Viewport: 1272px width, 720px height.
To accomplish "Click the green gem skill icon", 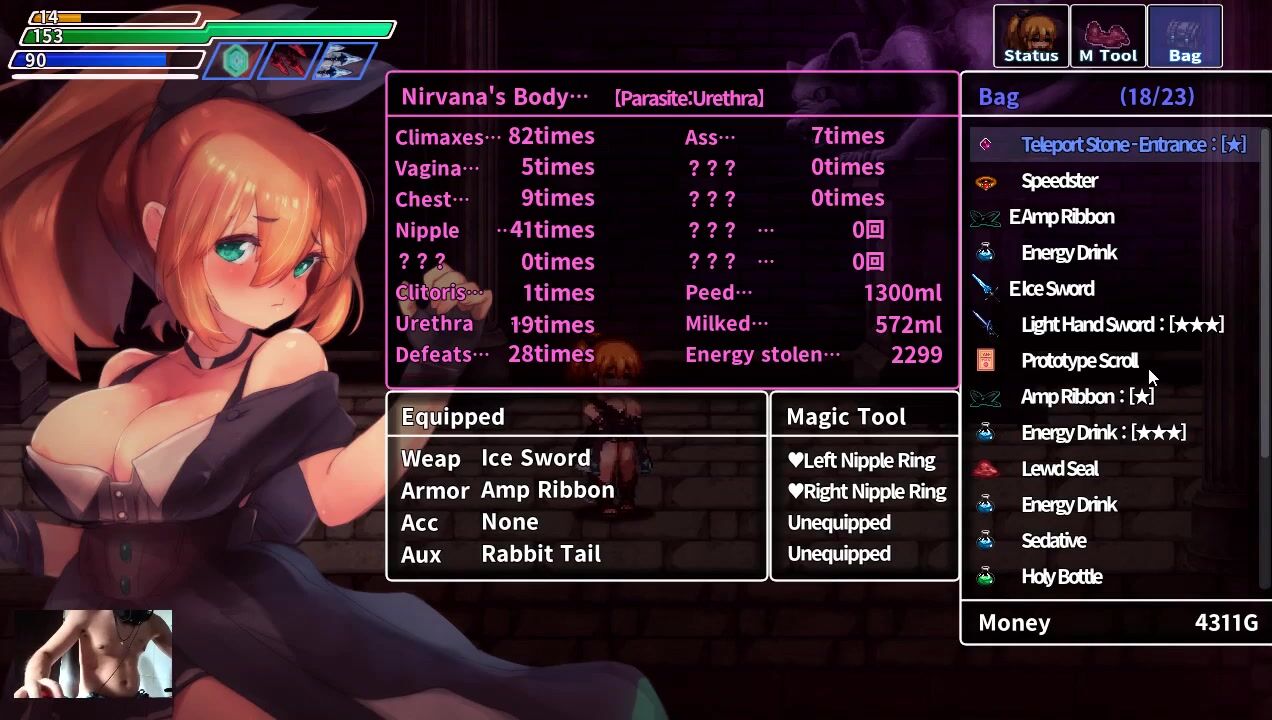I will point(236,61).
